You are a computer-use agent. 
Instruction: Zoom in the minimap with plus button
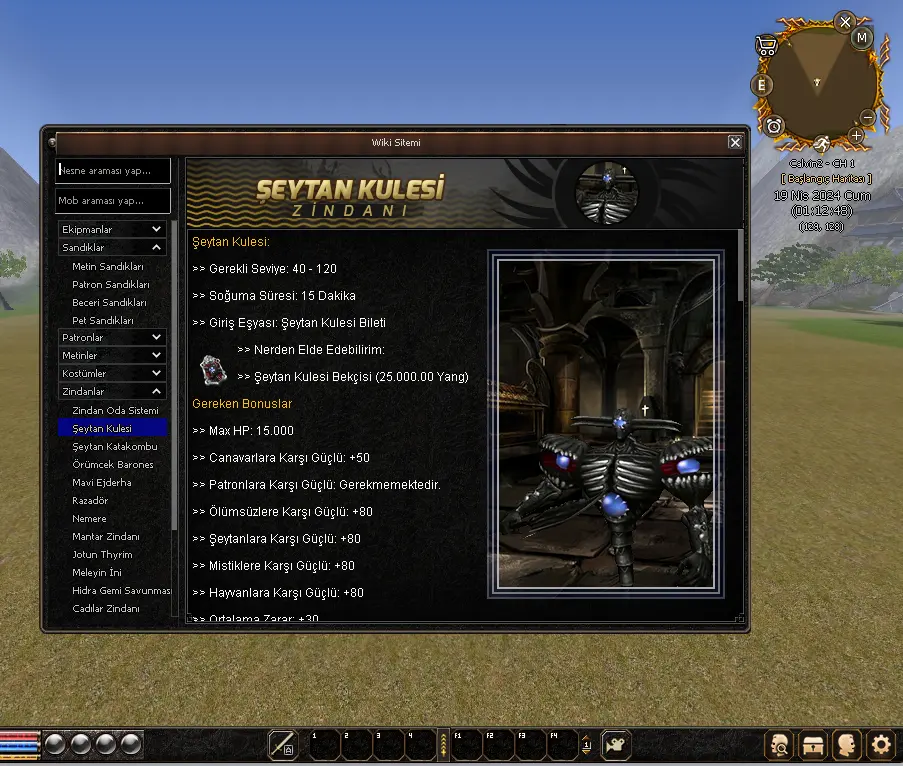[x=856, y=135]
